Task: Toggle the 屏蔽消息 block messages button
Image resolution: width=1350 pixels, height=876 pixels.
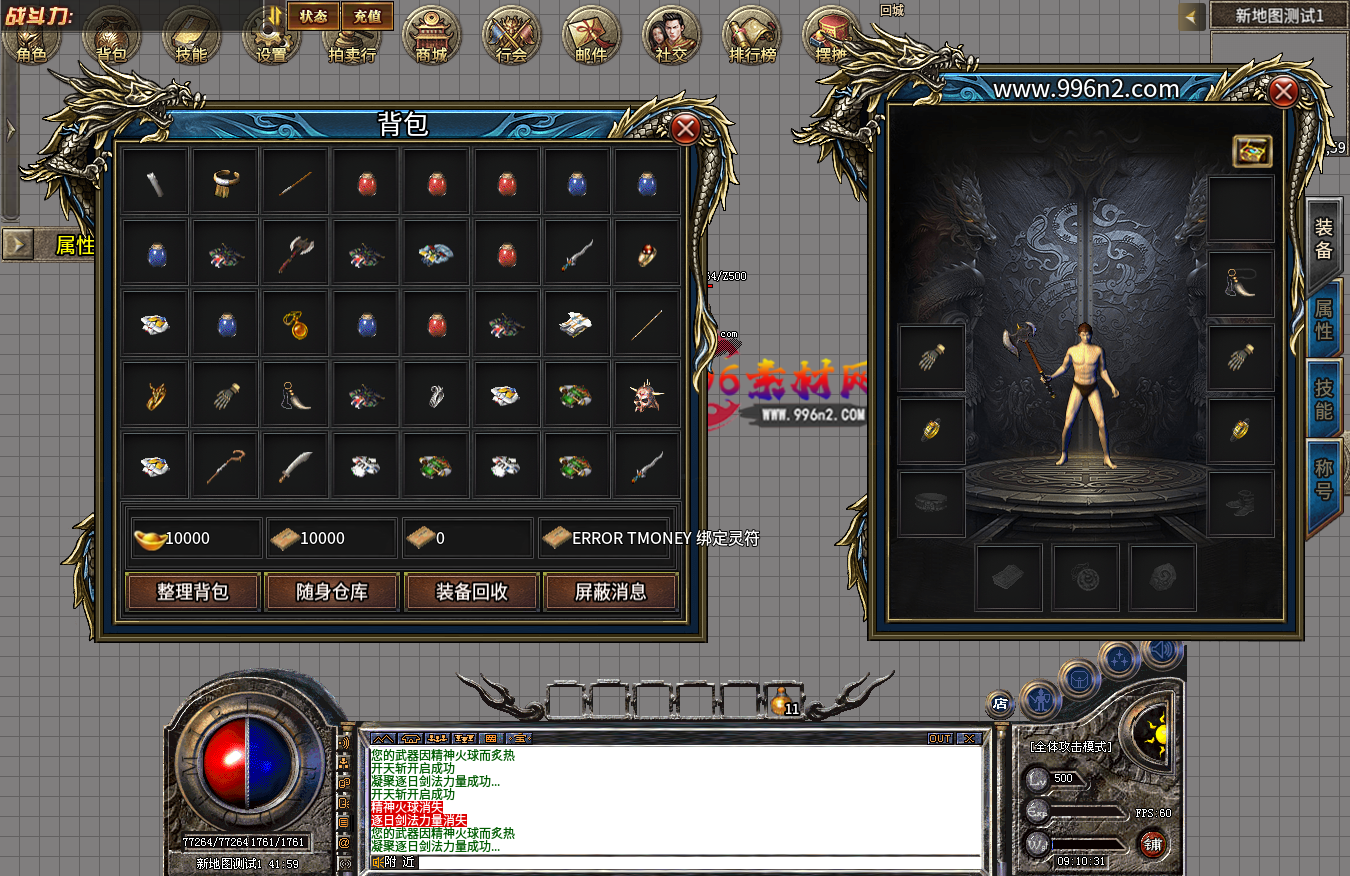Action: click(610, 592)
